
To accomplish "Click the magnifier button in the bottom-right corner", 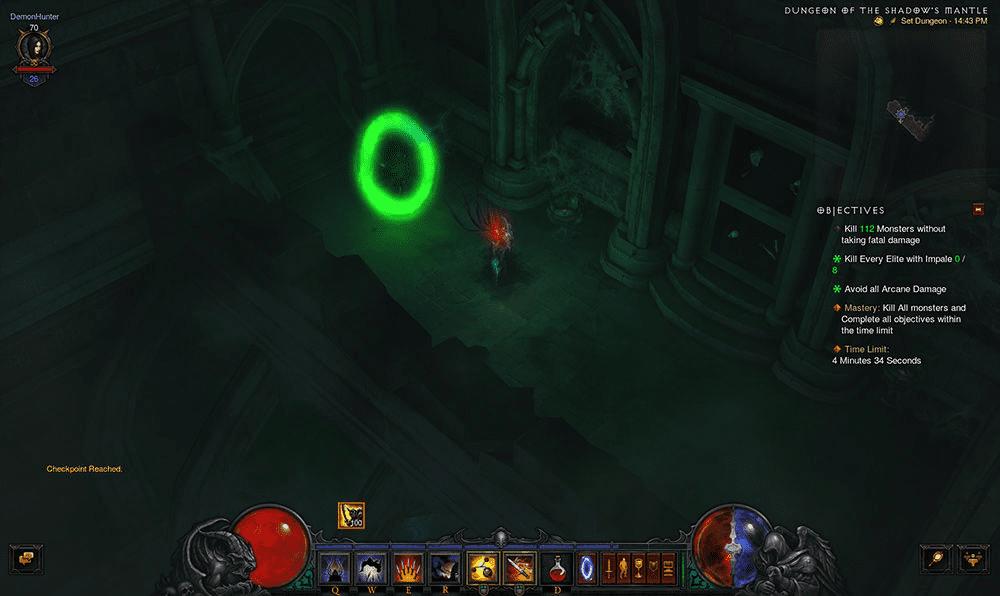I will pos(936,558).
